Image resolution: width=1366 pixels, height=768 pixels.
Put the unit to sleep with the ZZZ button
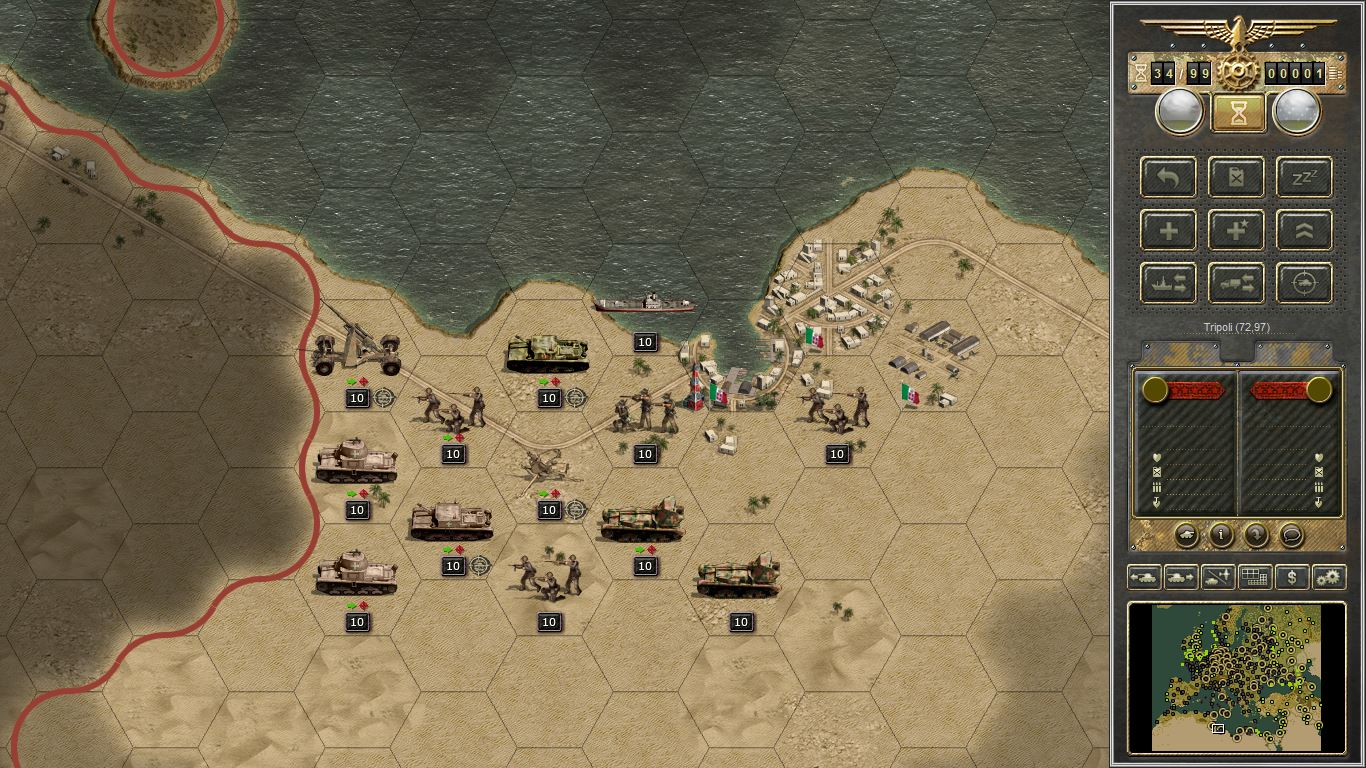pyautogui.click(x=1304, y=178)
